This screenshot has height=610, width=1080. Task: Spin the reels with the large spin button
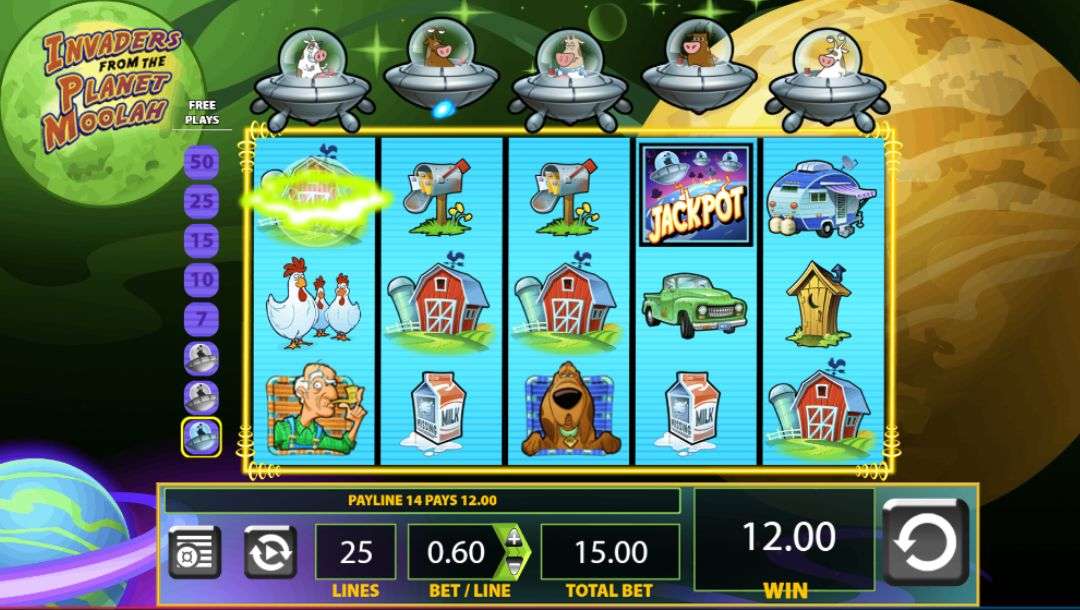click(925, 542)
